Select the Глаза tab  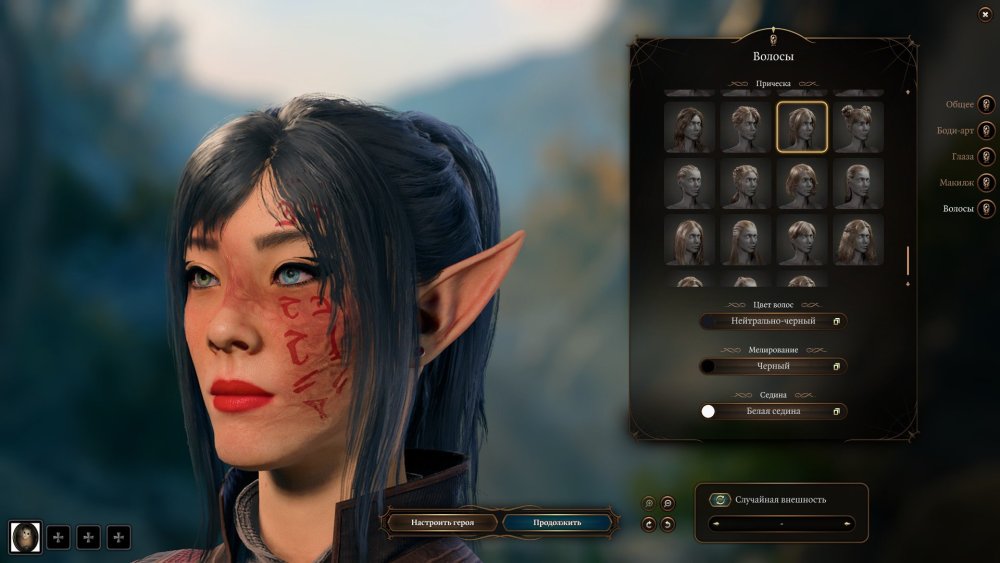point(986,156)
